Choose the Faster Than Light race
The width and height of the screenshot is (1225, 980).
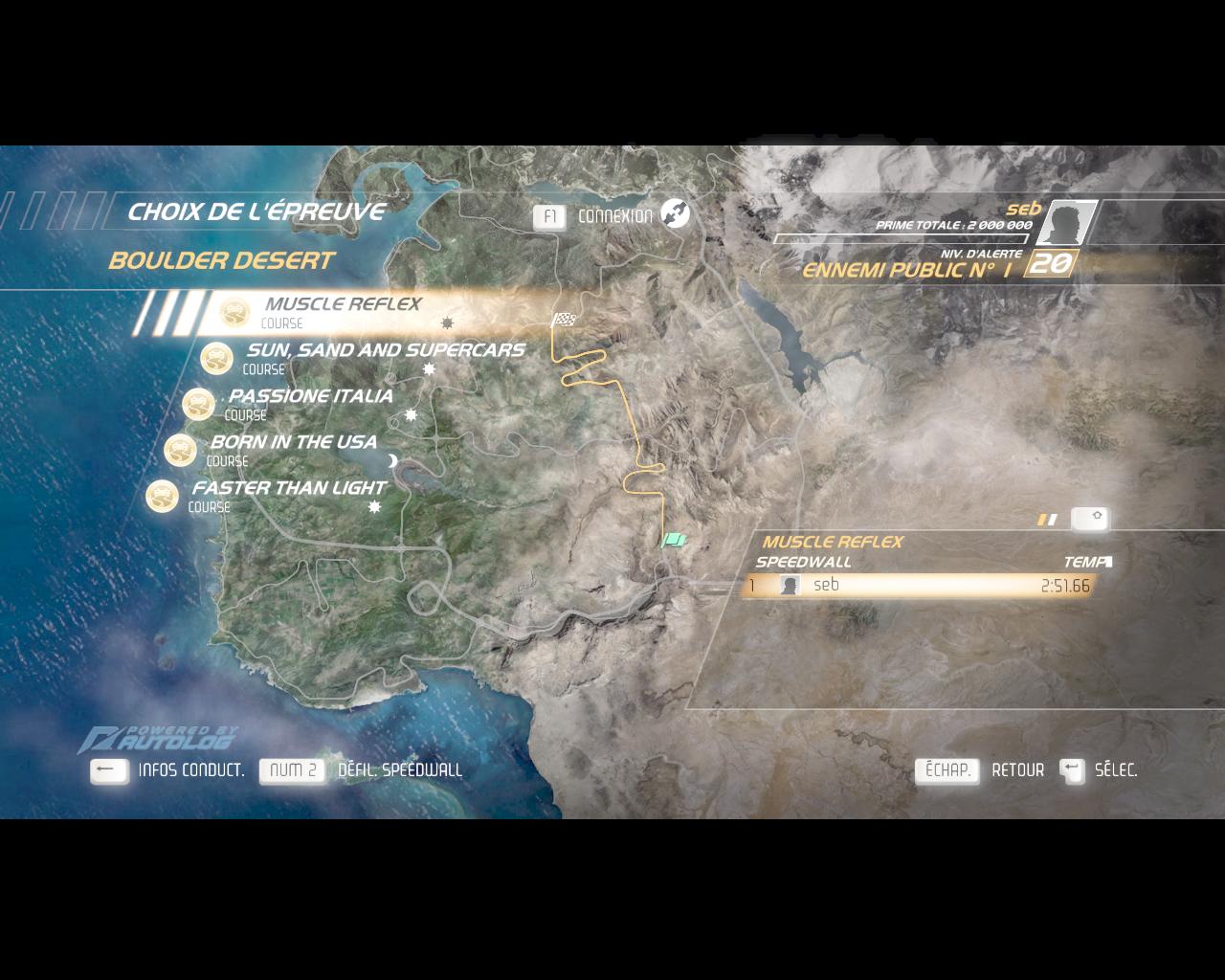(289, 489)
